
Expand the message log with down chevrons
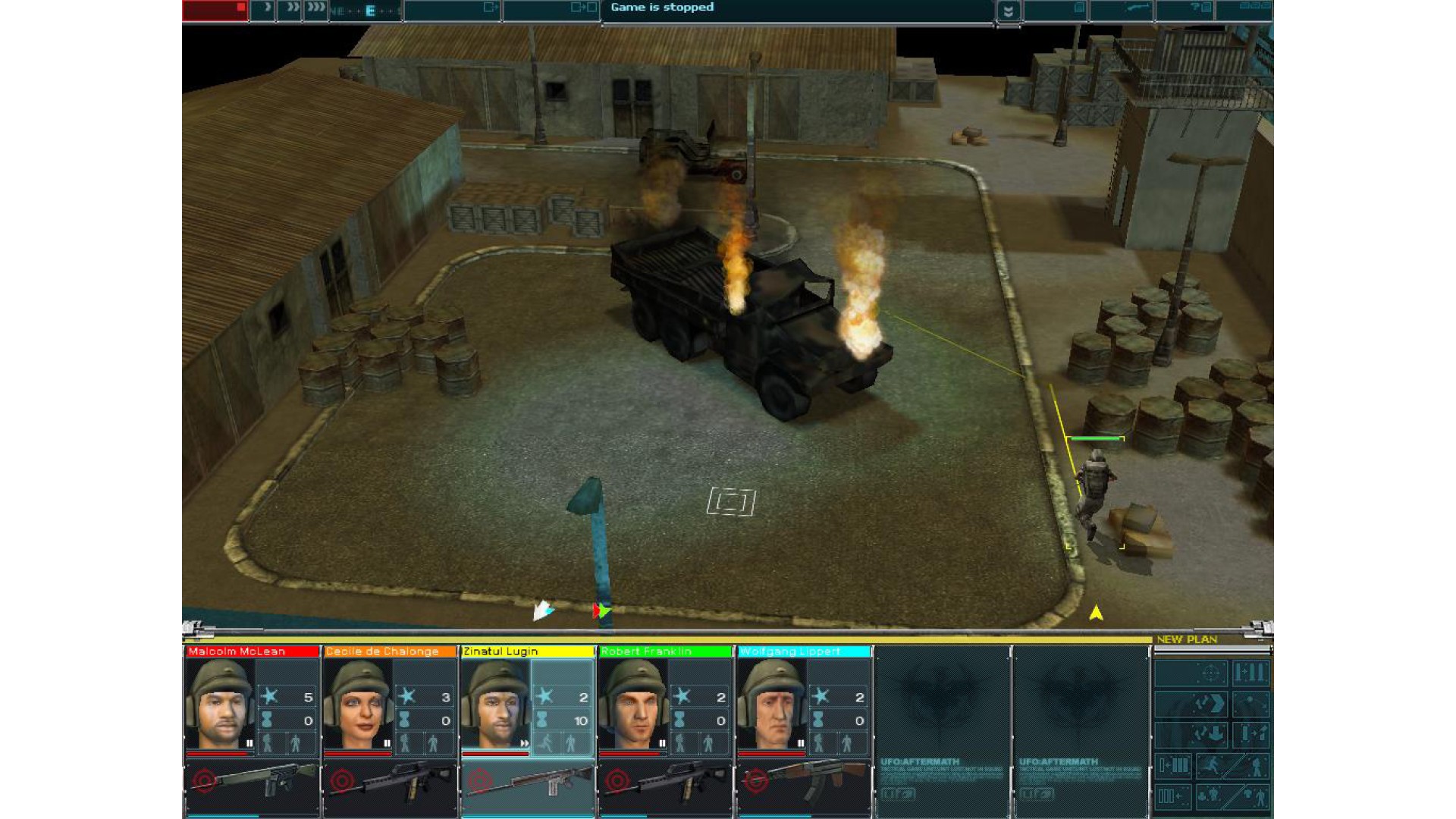coord(1008,11)
